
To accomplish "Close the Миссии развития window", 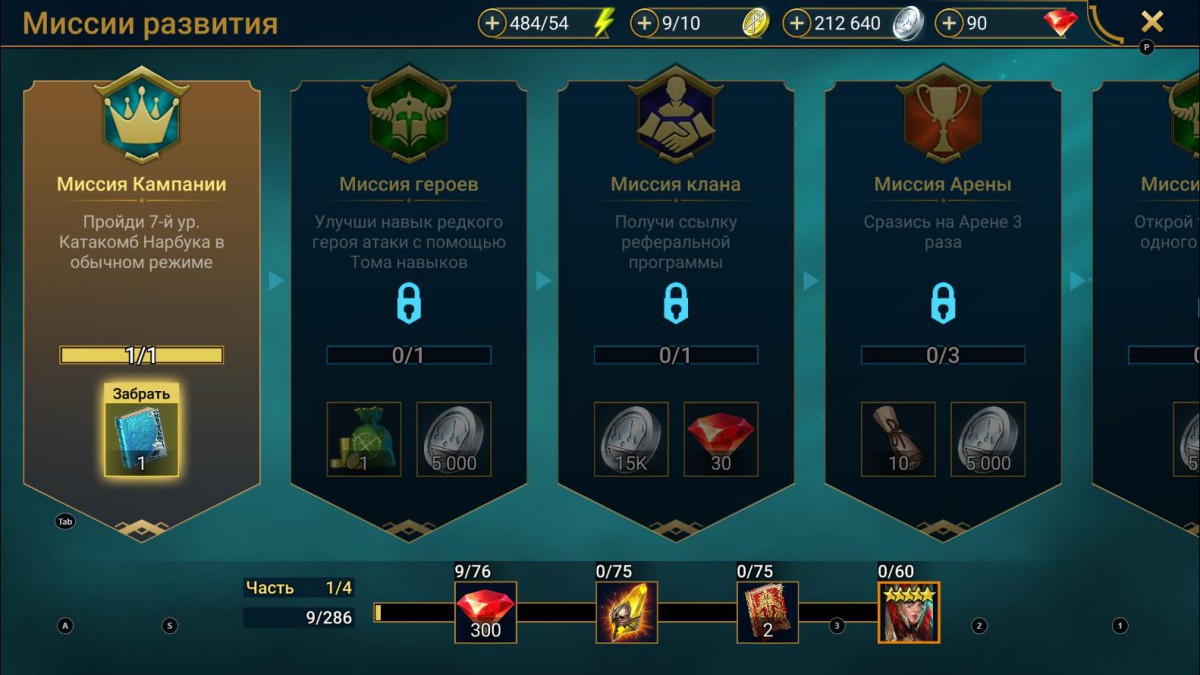I will click(x=1152, y=21).
